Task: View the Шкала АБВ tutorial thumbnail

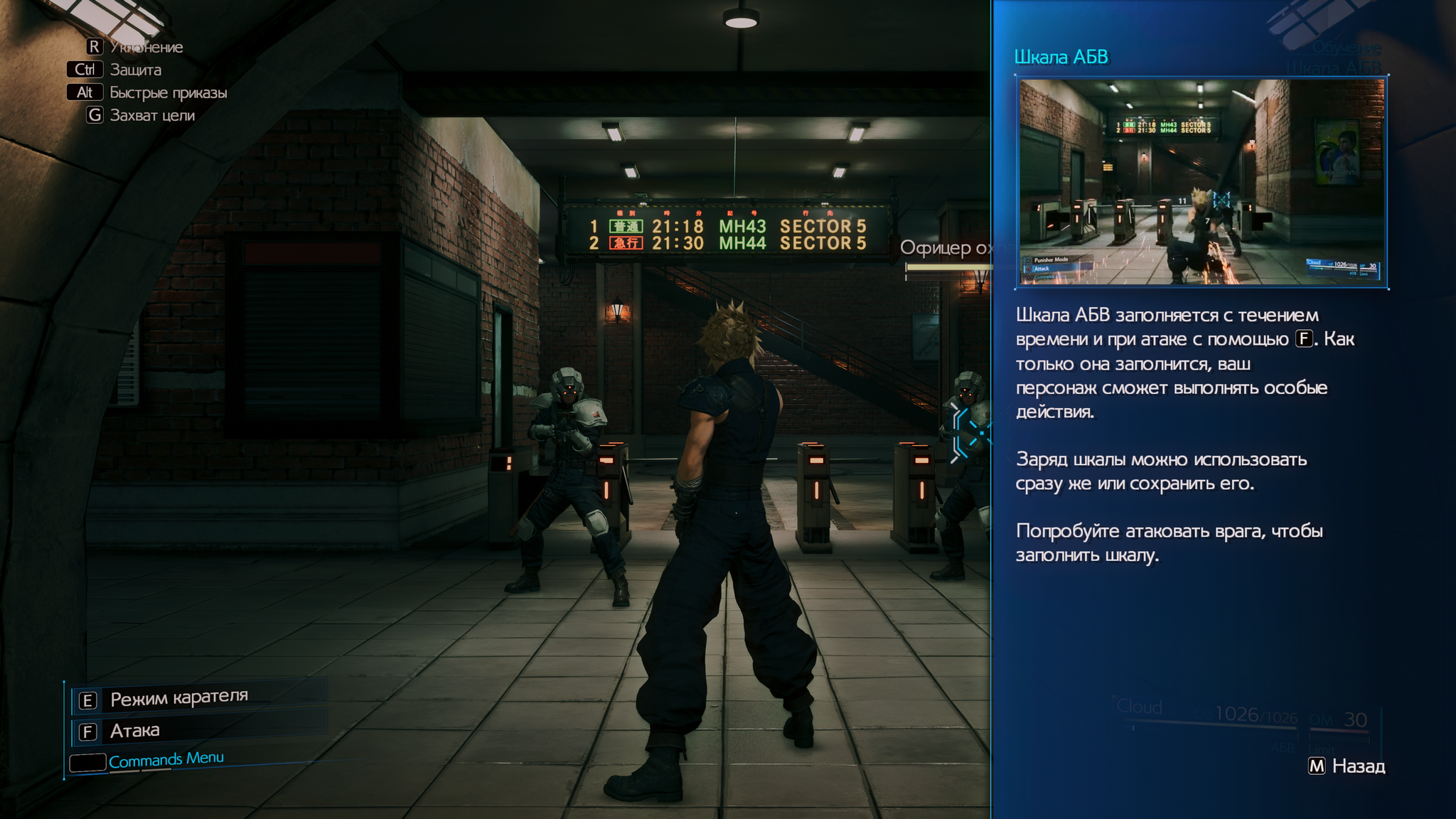Action: (1201, 182)
